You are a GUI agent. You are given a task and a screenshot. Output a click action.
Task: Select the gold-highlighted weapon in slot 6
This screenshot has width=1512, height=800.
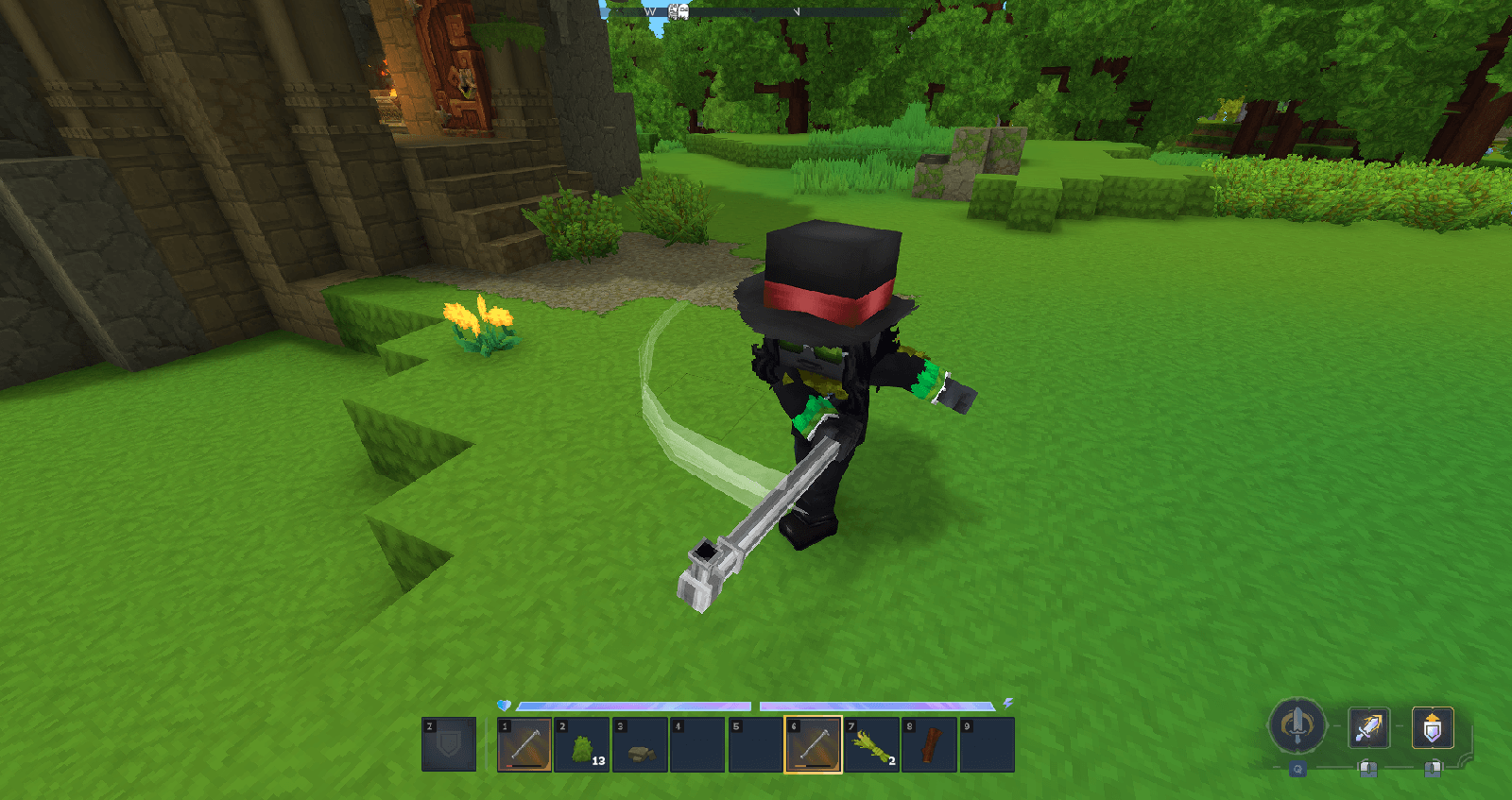point(814,744)
